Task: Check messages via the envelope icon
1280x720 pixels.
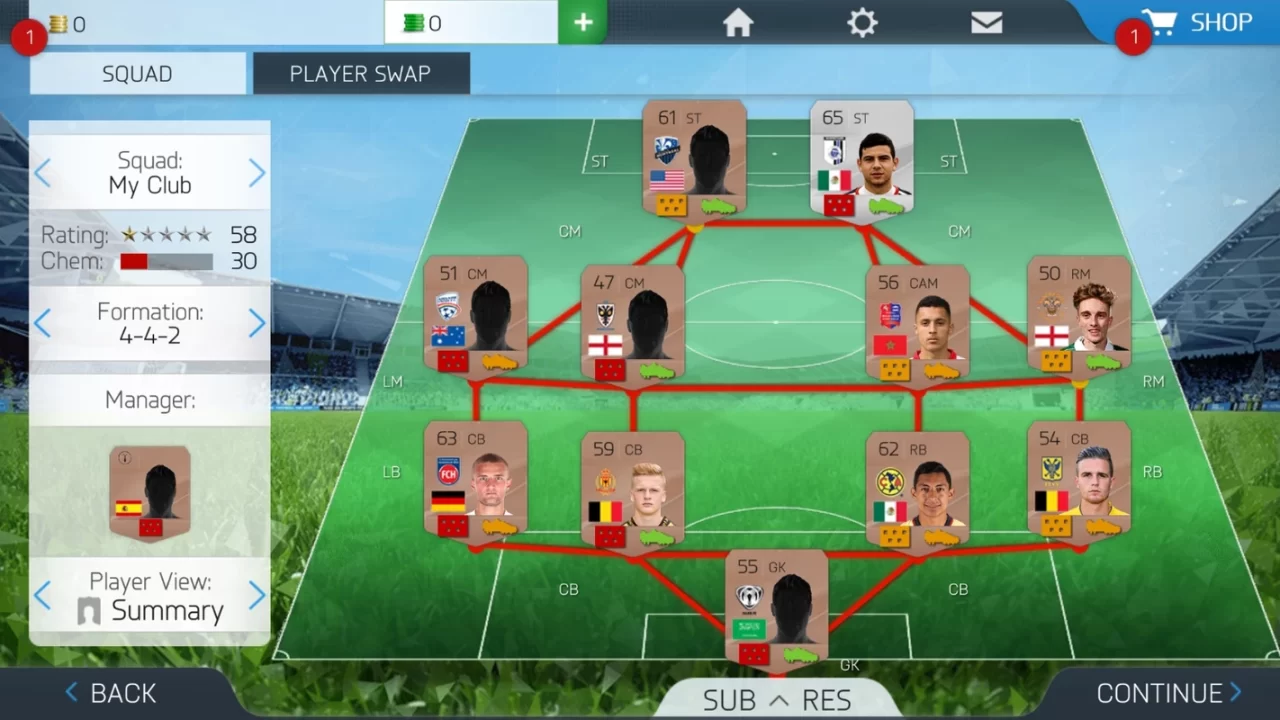Action: (x=986, y=22)
